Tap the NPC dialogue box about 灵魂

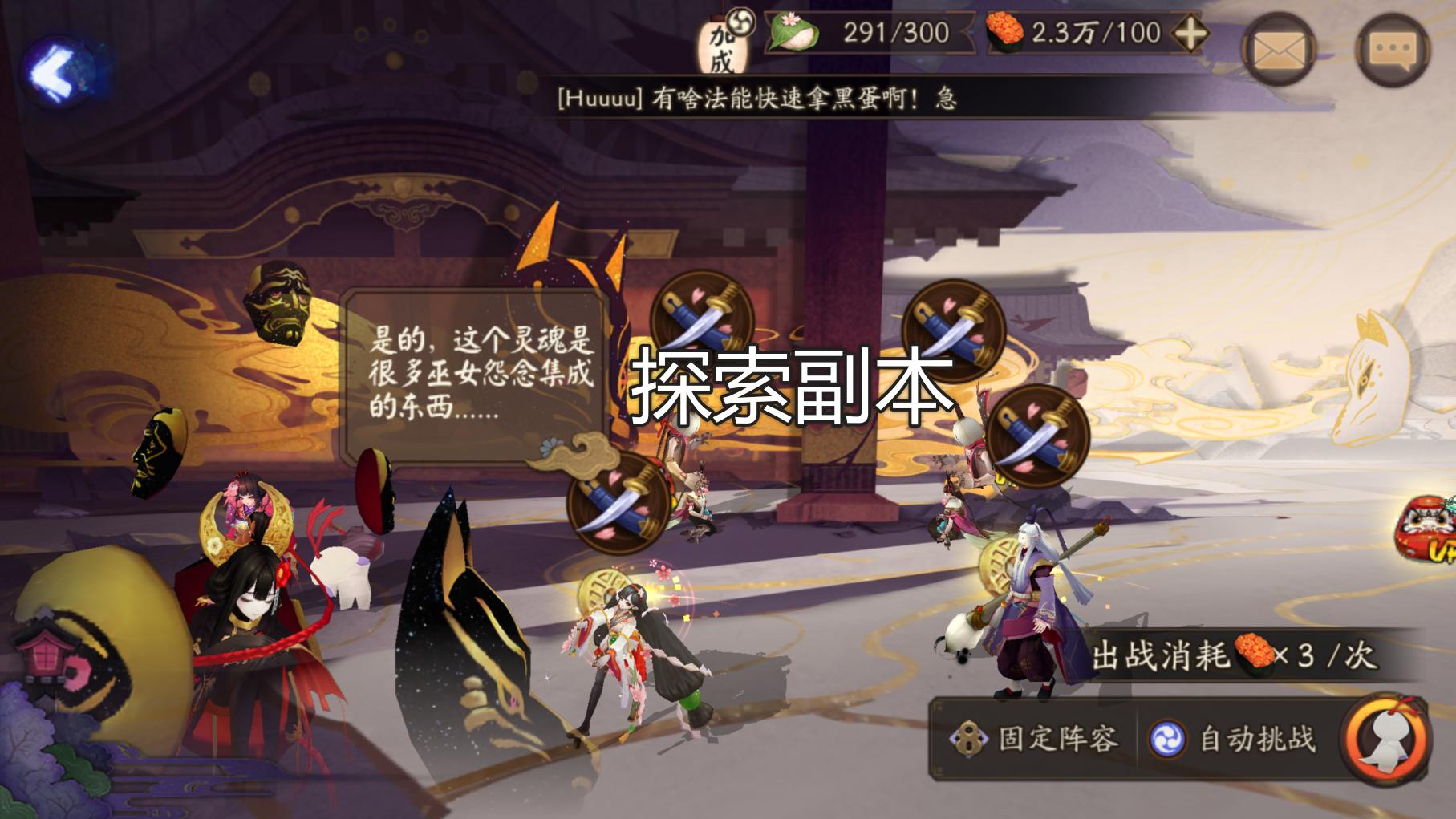(x=477, y=377)
